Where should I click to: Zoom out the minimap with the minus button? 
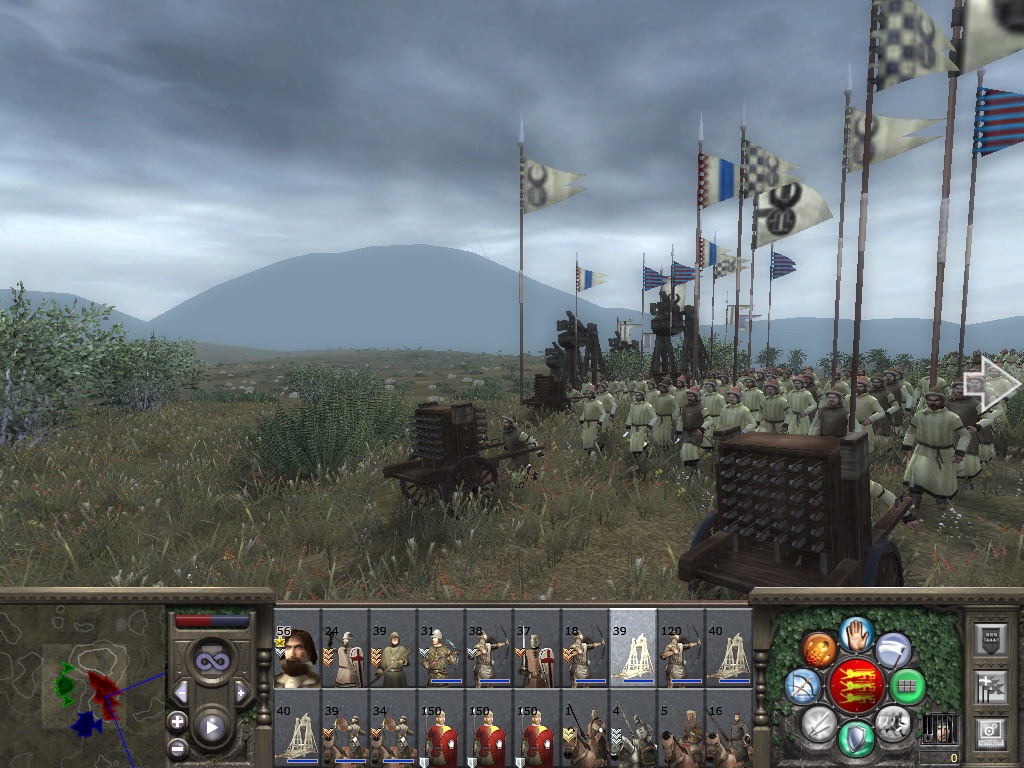point(178,748)
